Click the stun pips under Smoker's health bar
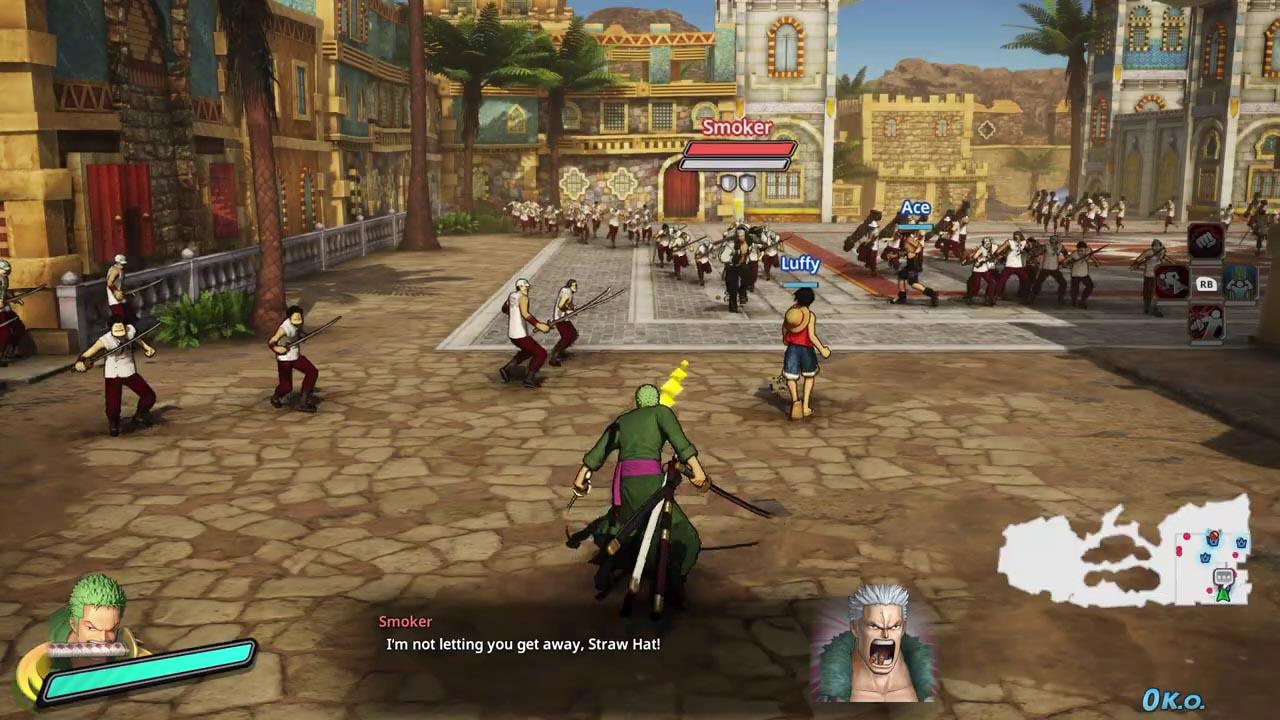Viewport: 1280px width, 720px height. point(740,182)
